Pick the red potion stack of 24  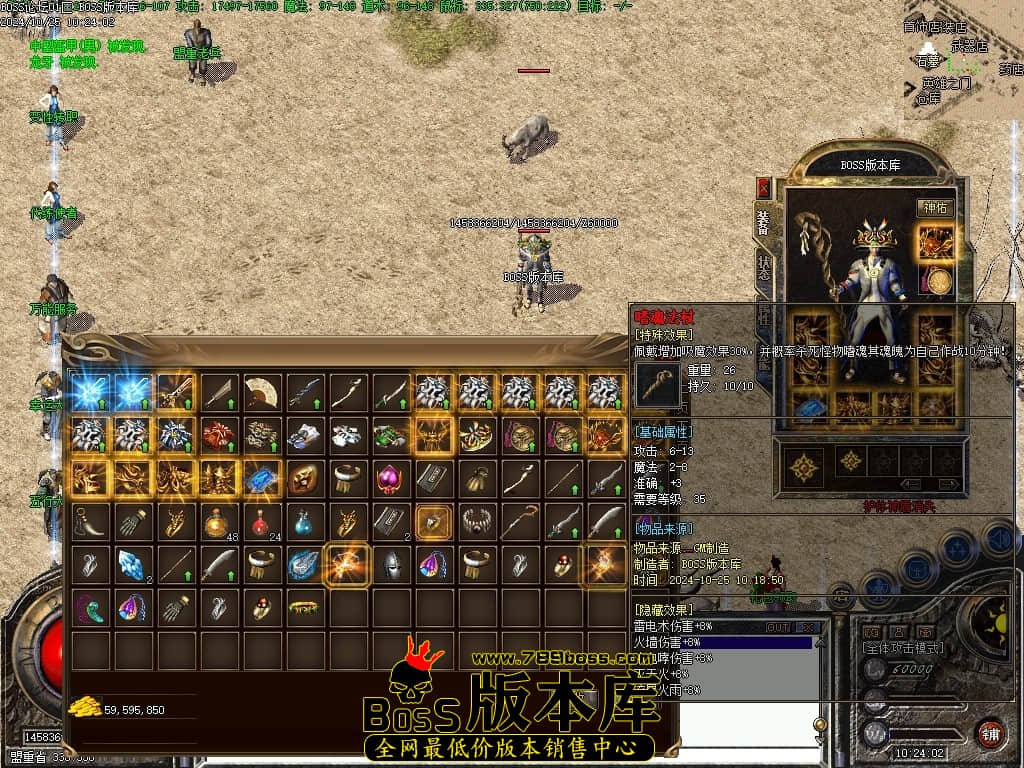point(262,521)
